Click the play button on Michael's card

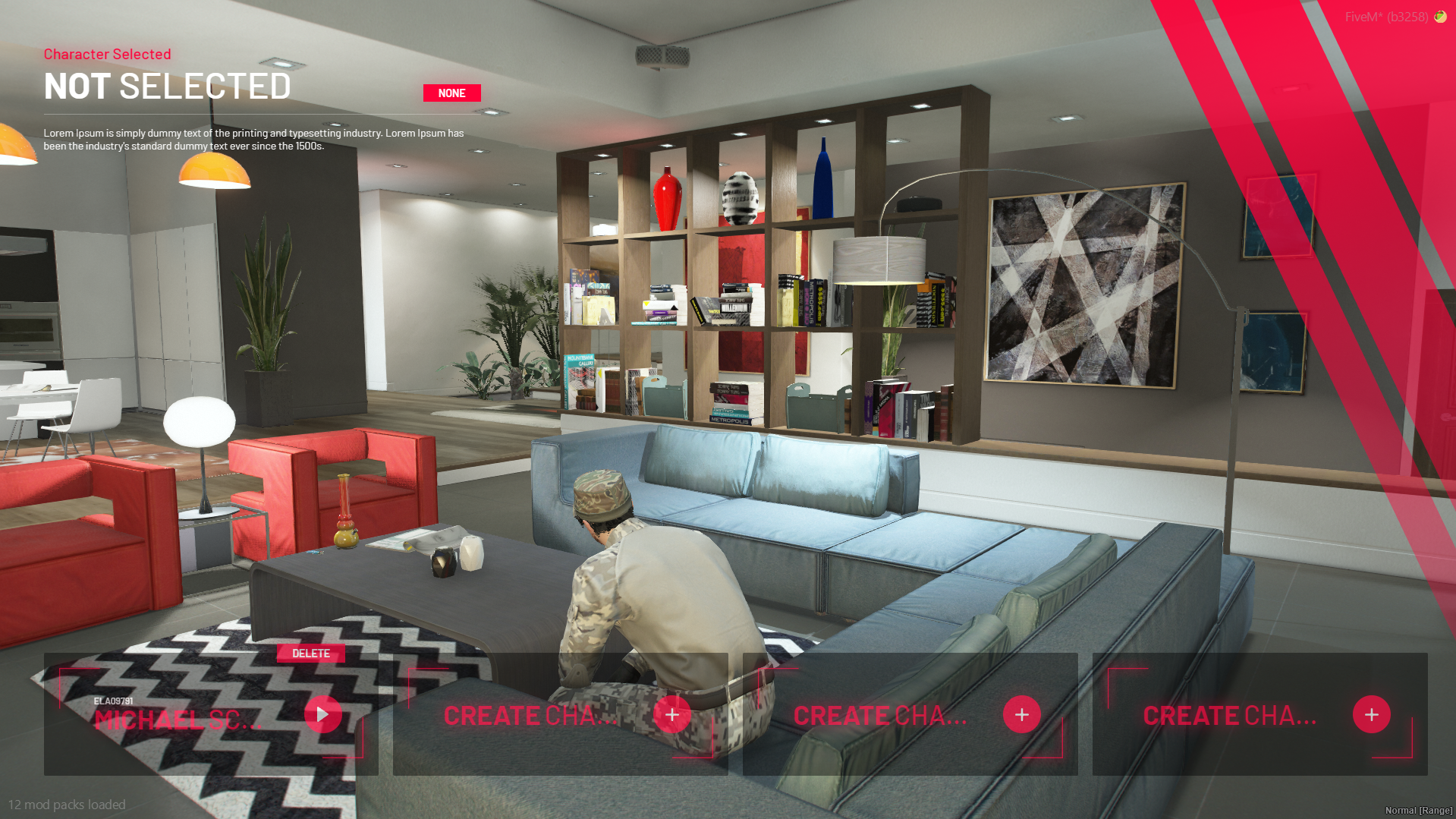pos(322,714)
